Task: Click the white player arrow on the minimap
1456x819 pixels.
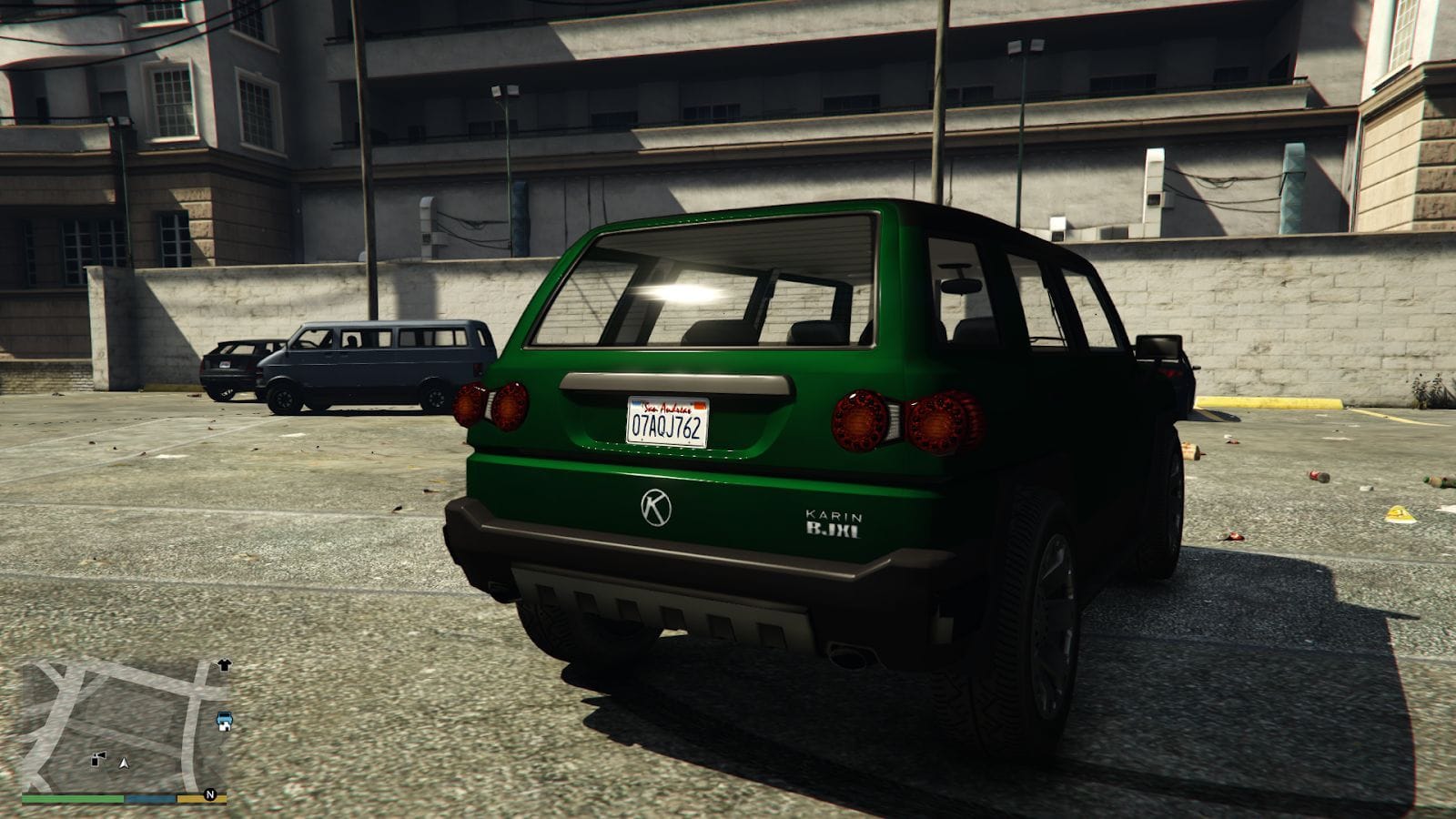Action: coord(124,763)
